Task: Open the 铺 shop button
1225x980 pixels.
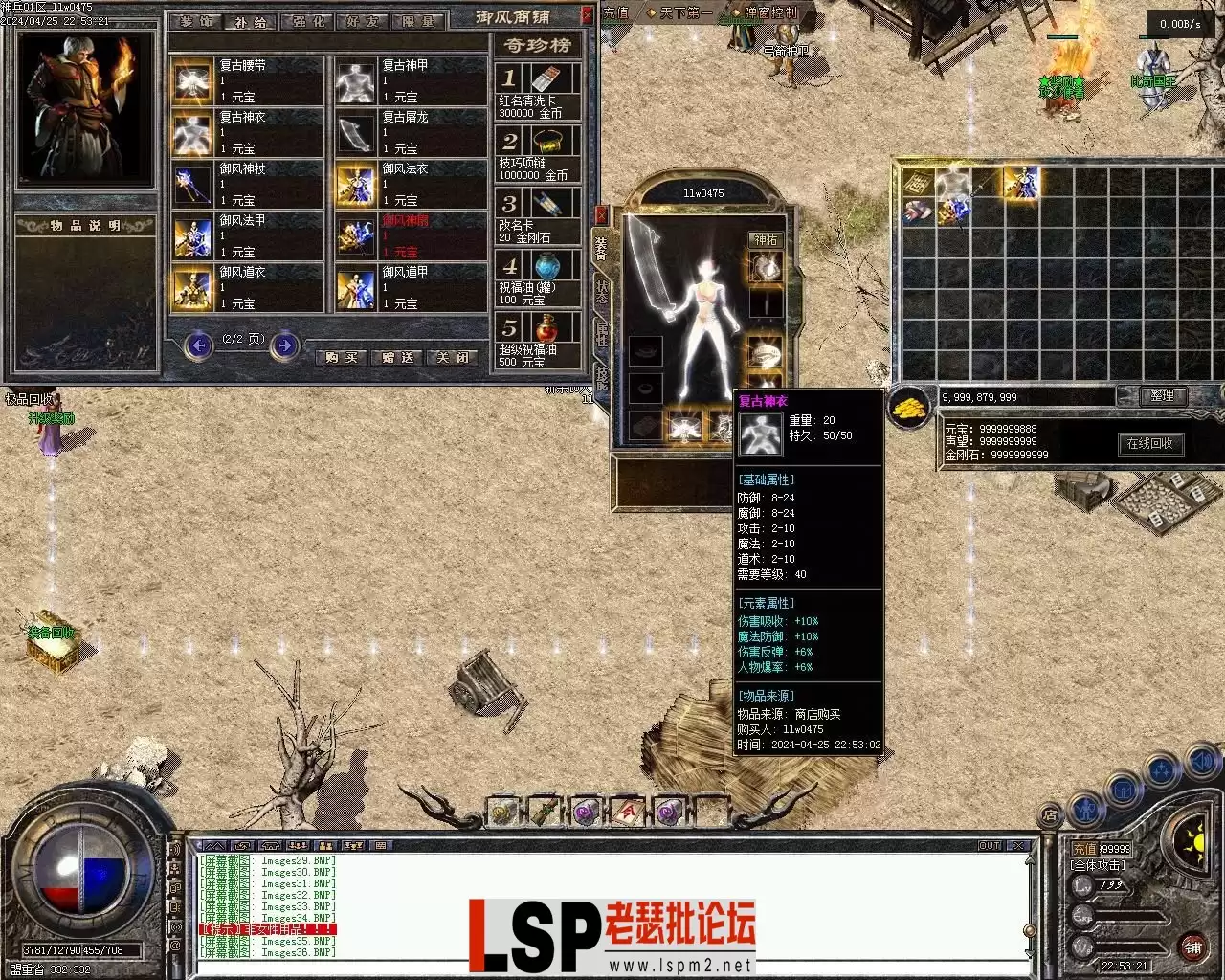Action: pos(1192,947)
